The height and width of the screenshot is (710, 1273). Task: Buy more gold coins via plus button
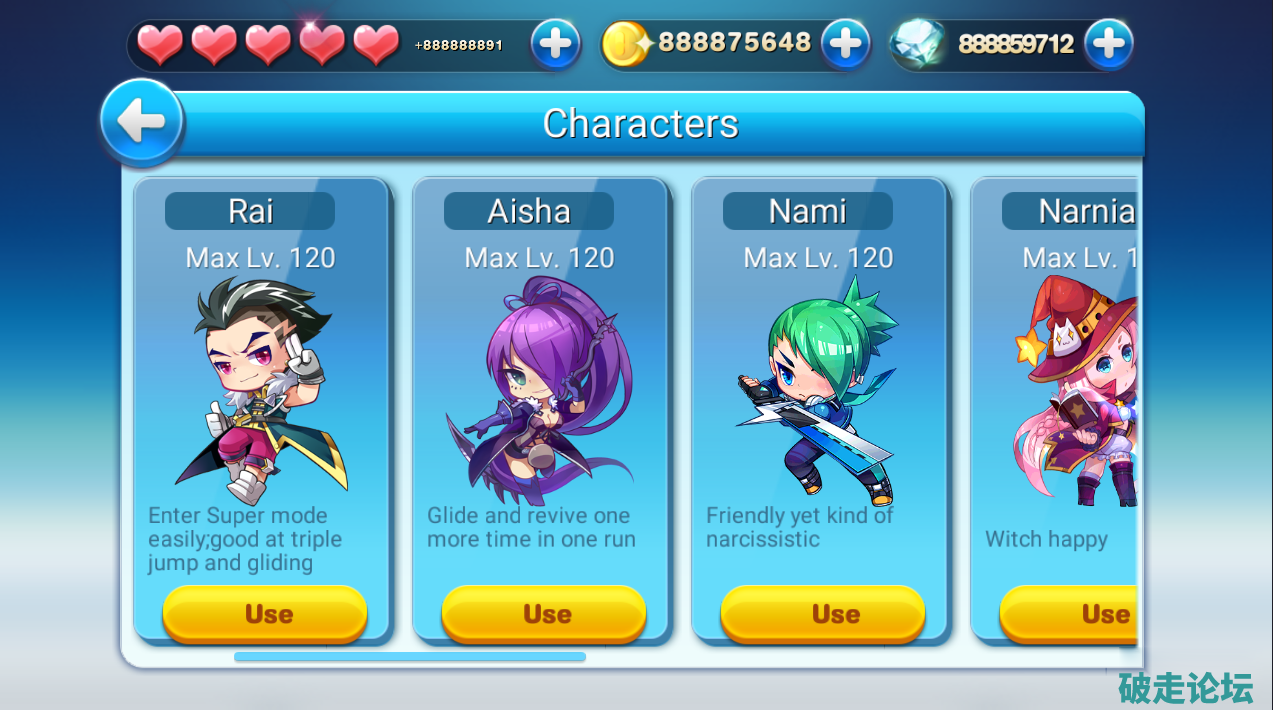point(846,44)
